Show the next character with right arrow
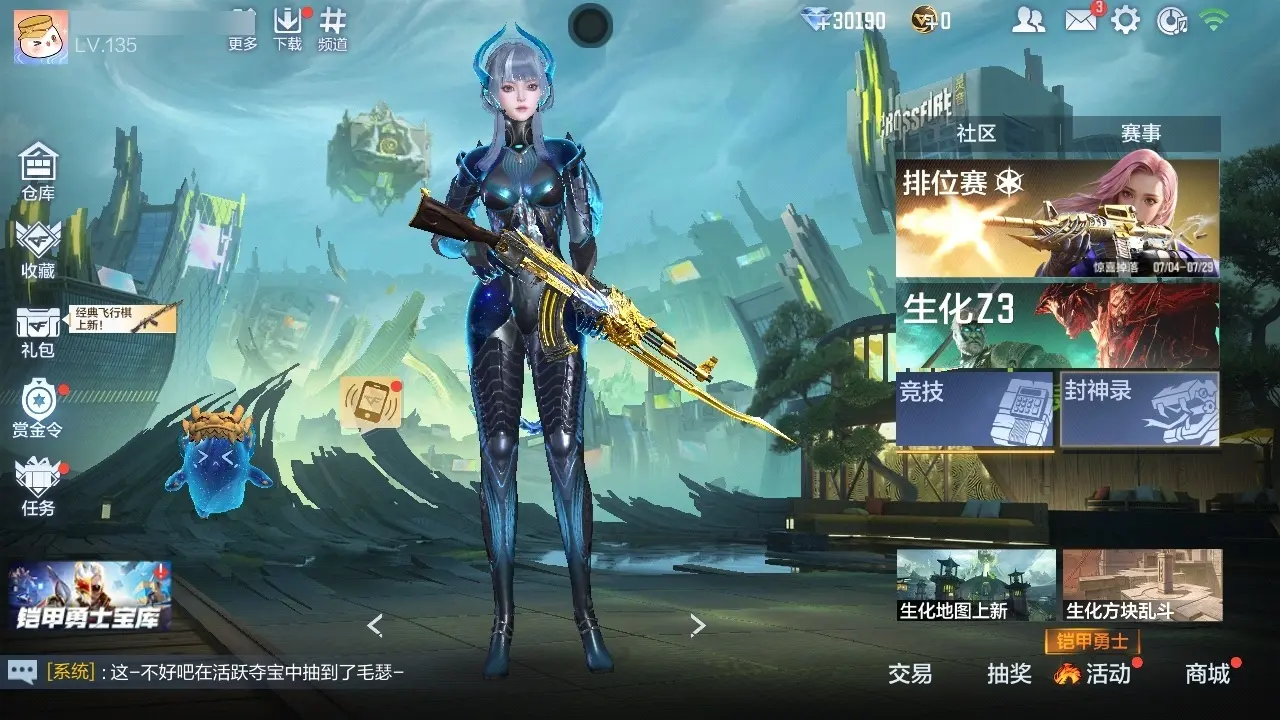The height and width of the screenshot is (720, 1280). coord(698,626)
